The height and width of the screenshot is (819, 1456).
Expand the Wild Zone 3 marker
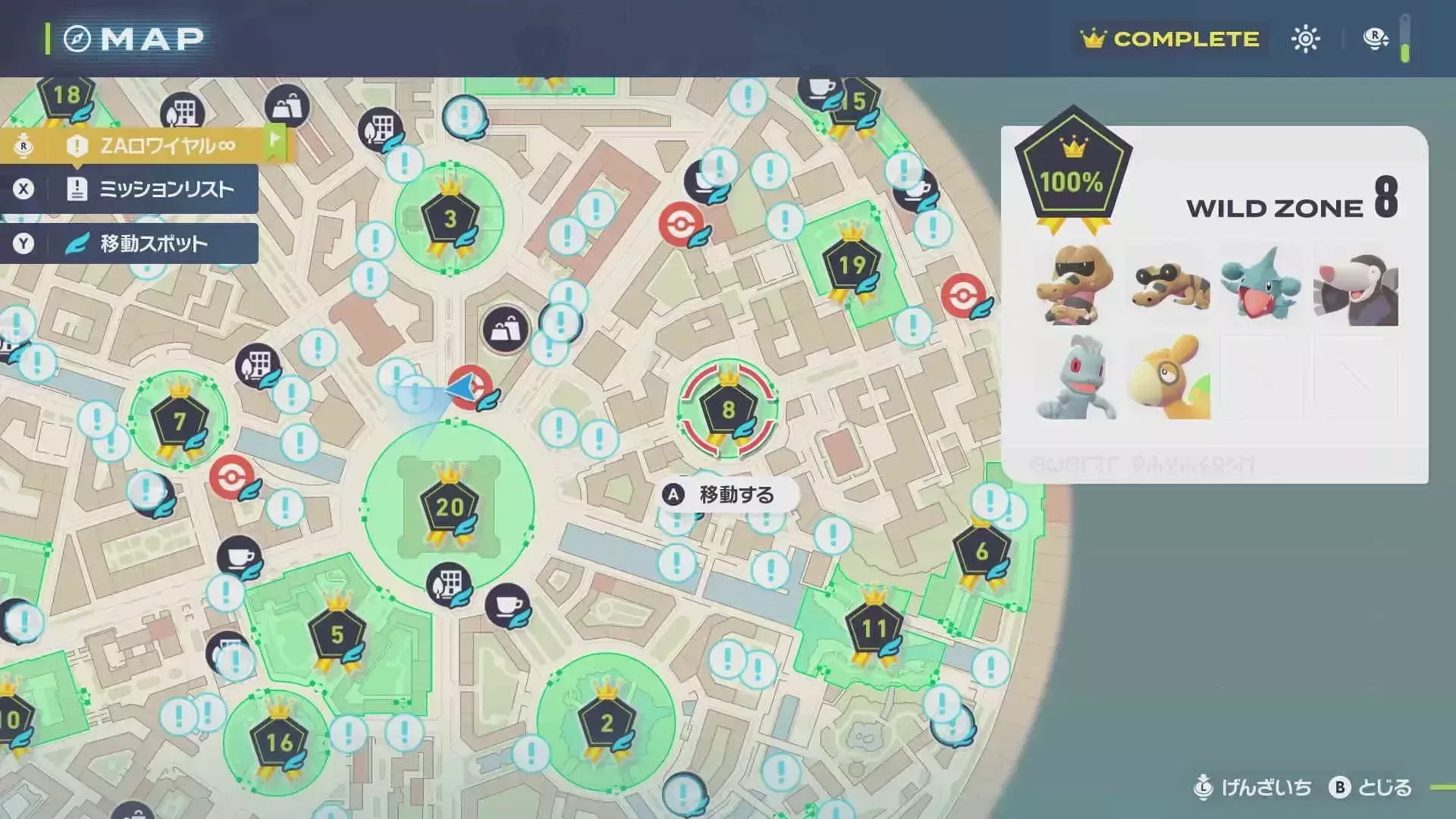pyautogui.click(x=450, y=219)
